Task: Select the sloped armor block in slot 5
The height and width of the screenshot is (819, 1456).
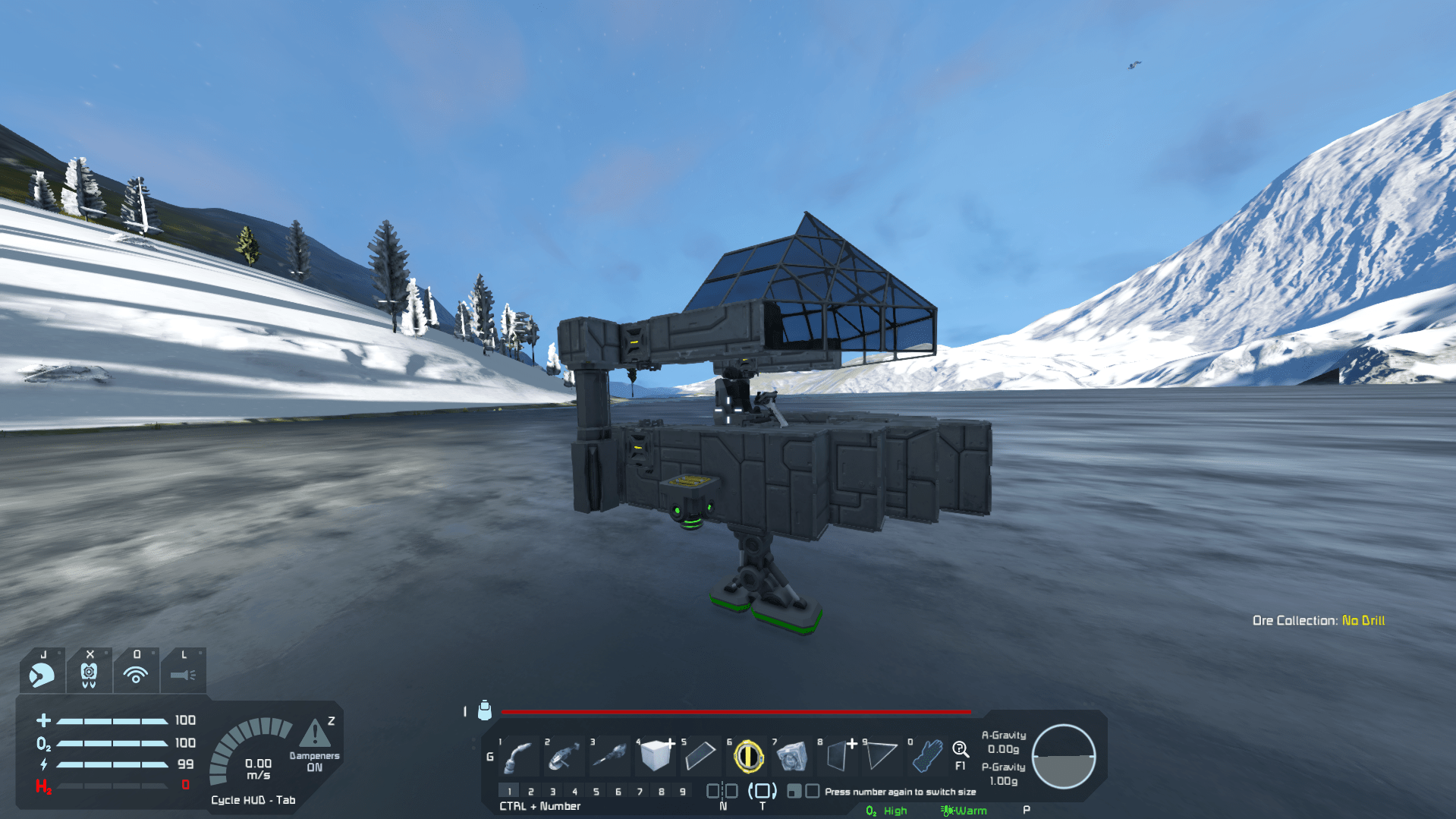Action: click(700, 755)
